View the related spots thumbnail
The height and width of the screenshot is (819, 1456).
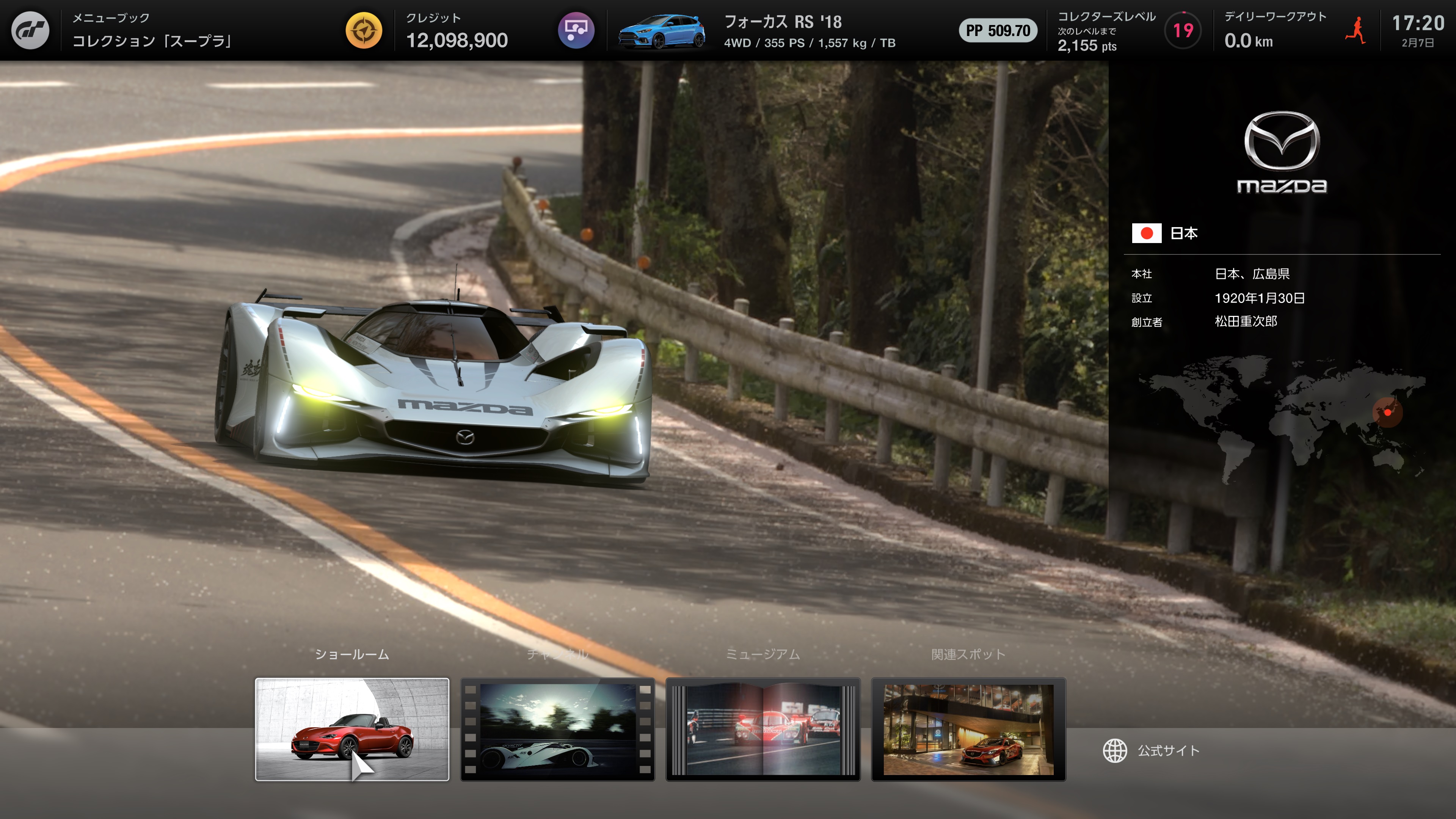tap(968, 729)
